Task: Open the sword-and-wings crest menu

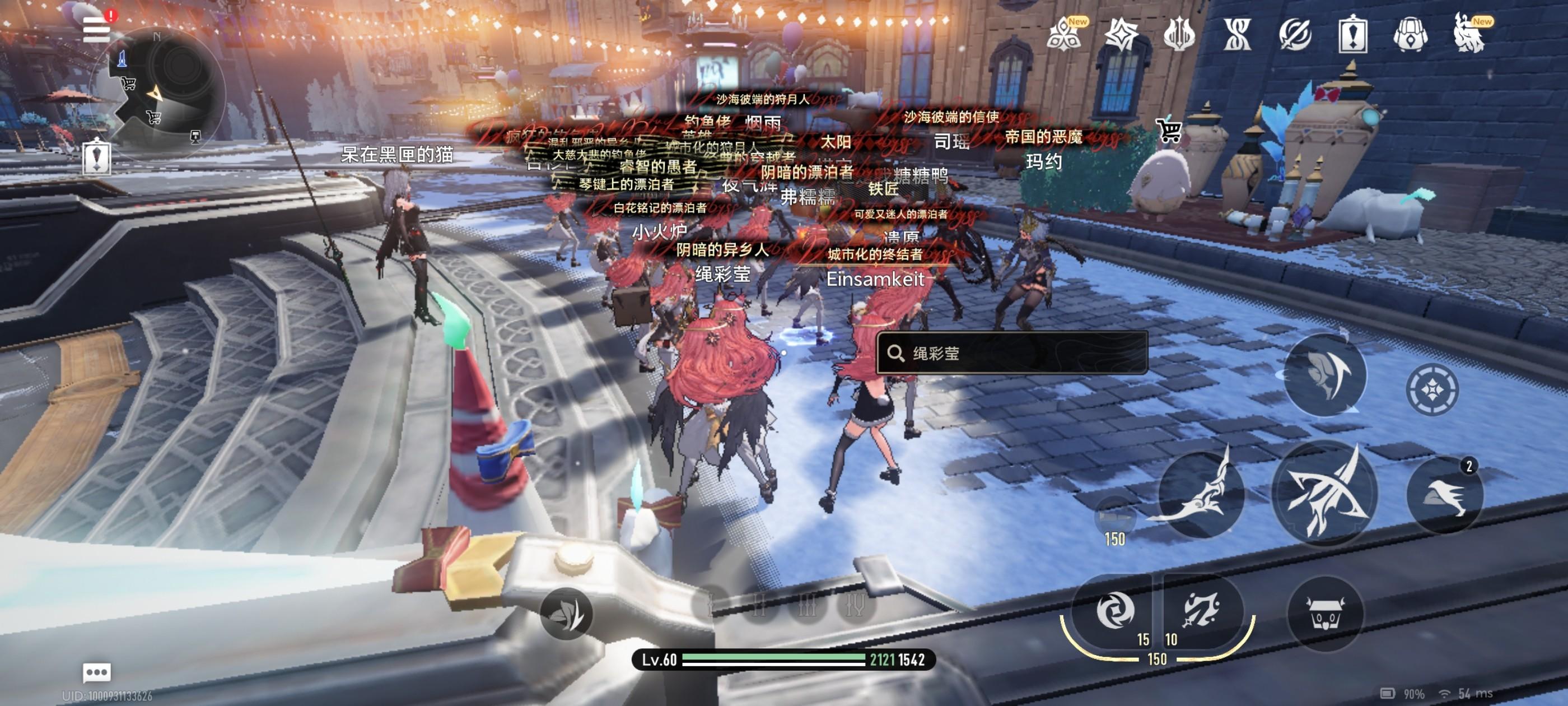Action: (x=1179, y=34)
